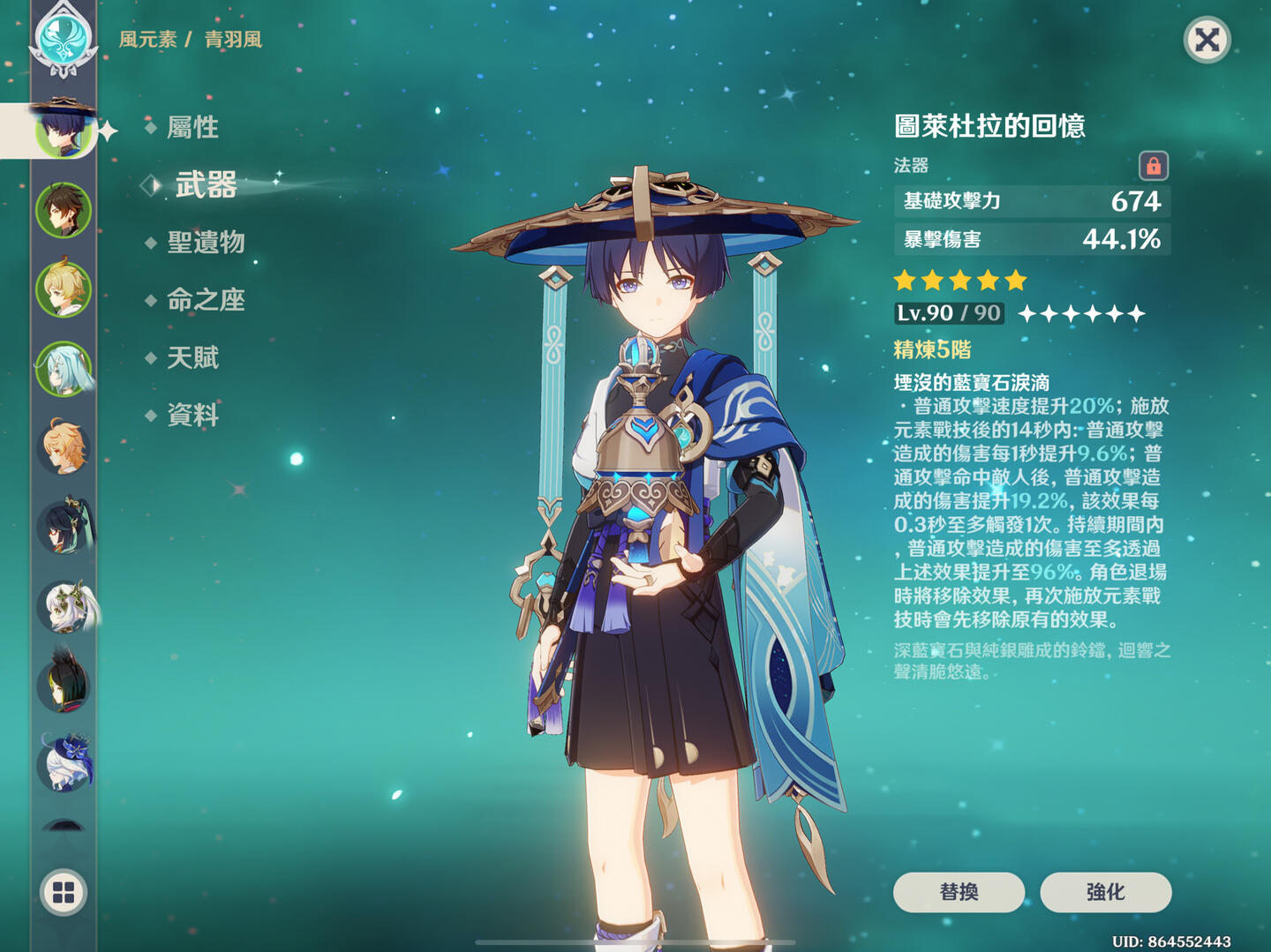The height and width of the screenshot is (952, 1271).
Task: Open the 屬性 attributes section
Action: [192, 128]
